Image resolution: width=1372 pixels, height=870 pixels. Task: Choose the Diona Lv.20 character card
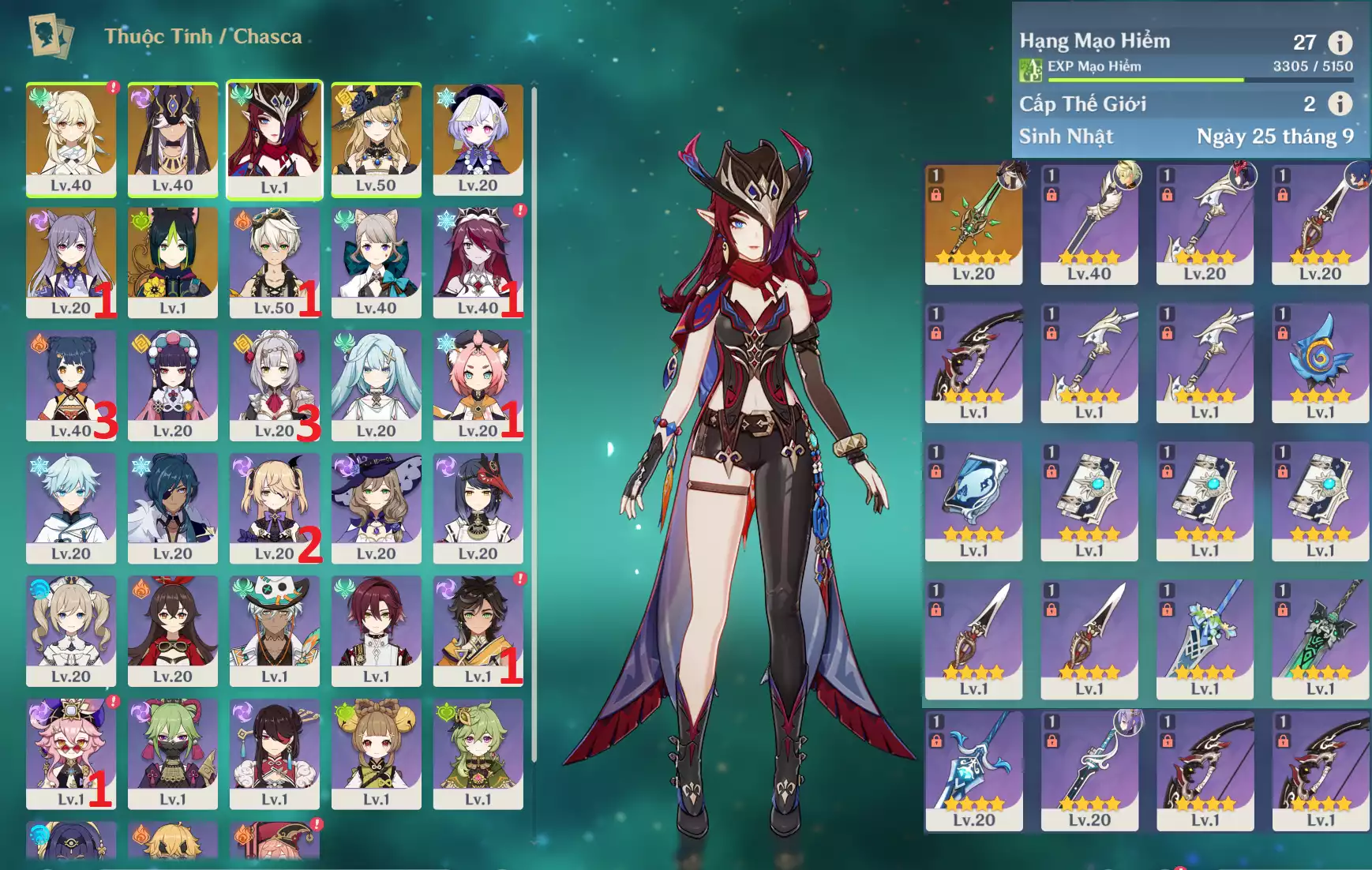point(478,384)
